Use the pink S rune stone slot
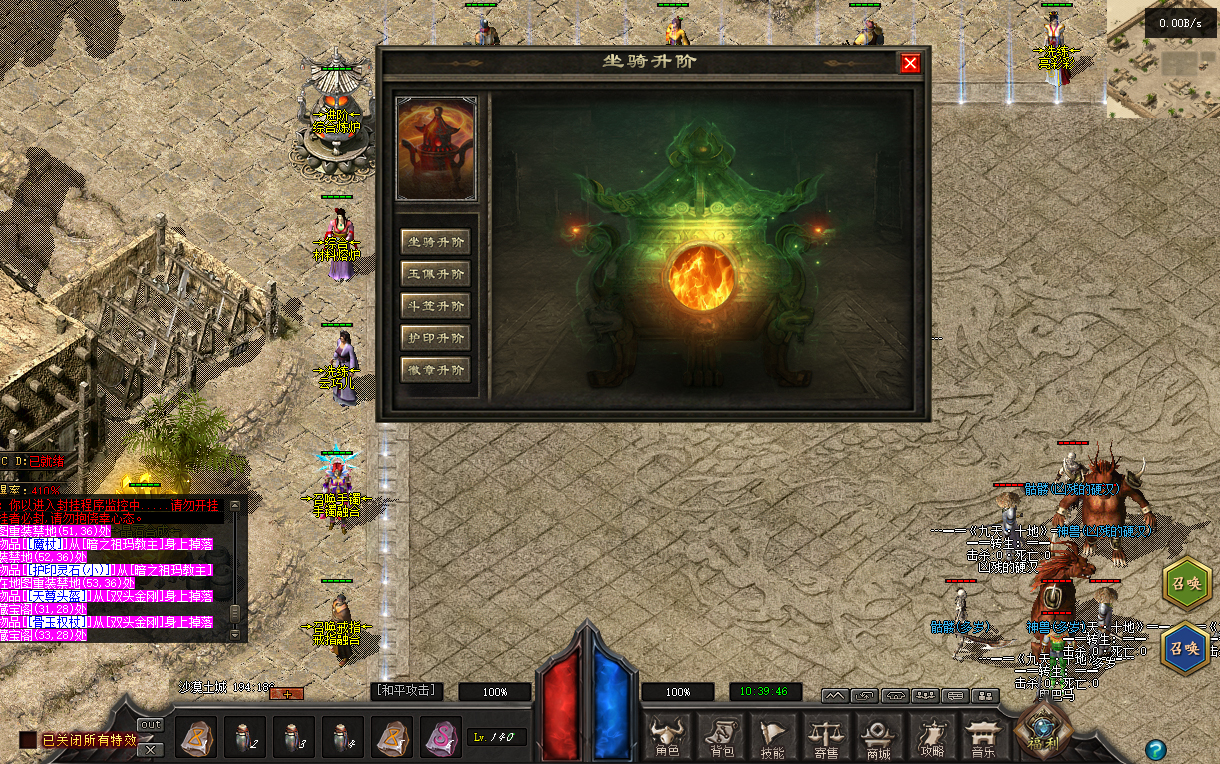The image size is (1220, 764). coord(441,738)
